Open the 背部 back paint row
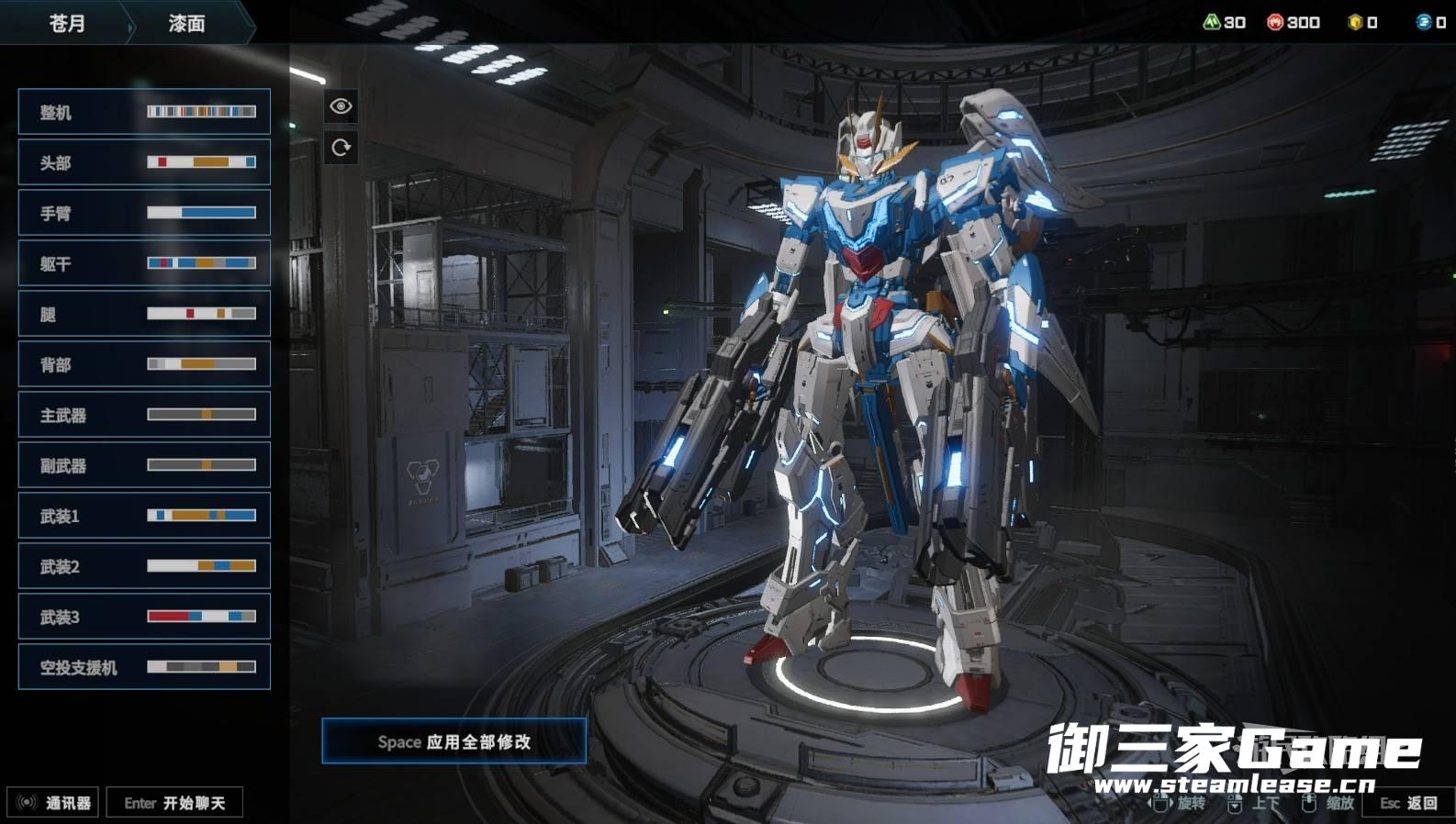Image resolution: width=1456 pixels, height=824 pixels. point(144,364)
